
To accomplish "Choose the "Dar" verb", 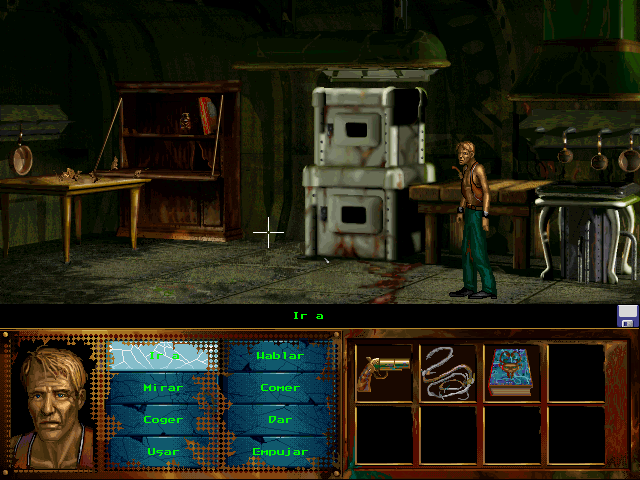I will click(279, 419).
